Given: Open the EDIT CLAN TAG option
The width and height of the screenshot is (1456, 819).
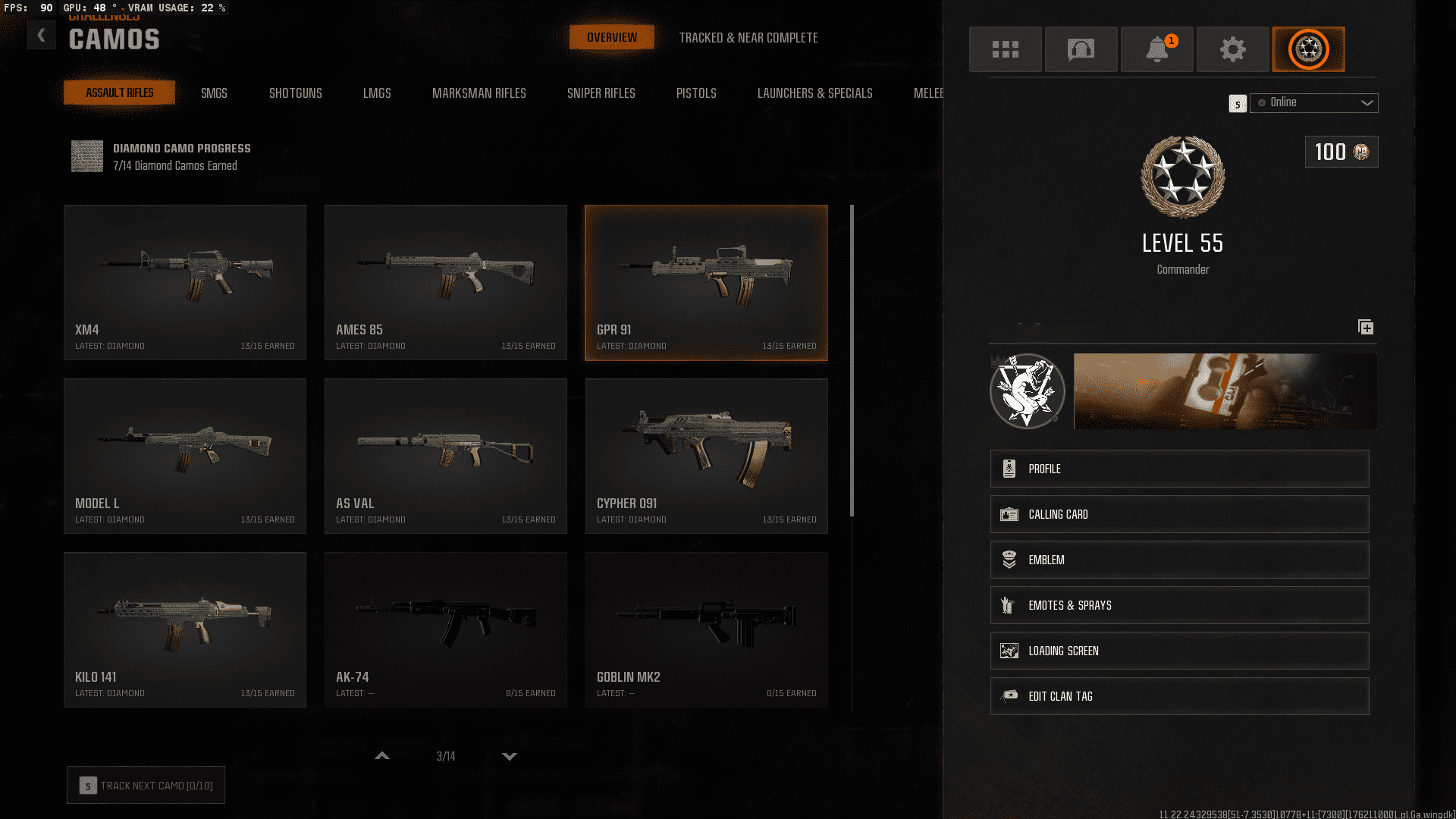Looking at the screenshot, I should coord(1178,695).
